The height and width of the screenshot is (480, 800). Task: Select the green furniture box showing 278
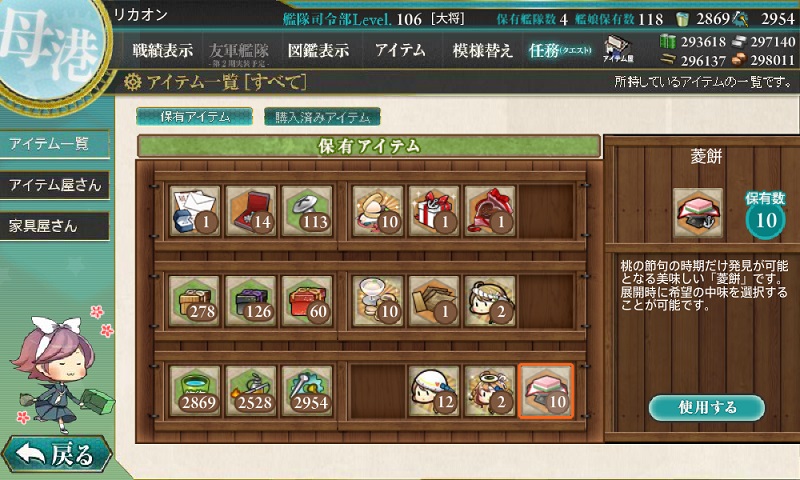(x=195, y=301)
